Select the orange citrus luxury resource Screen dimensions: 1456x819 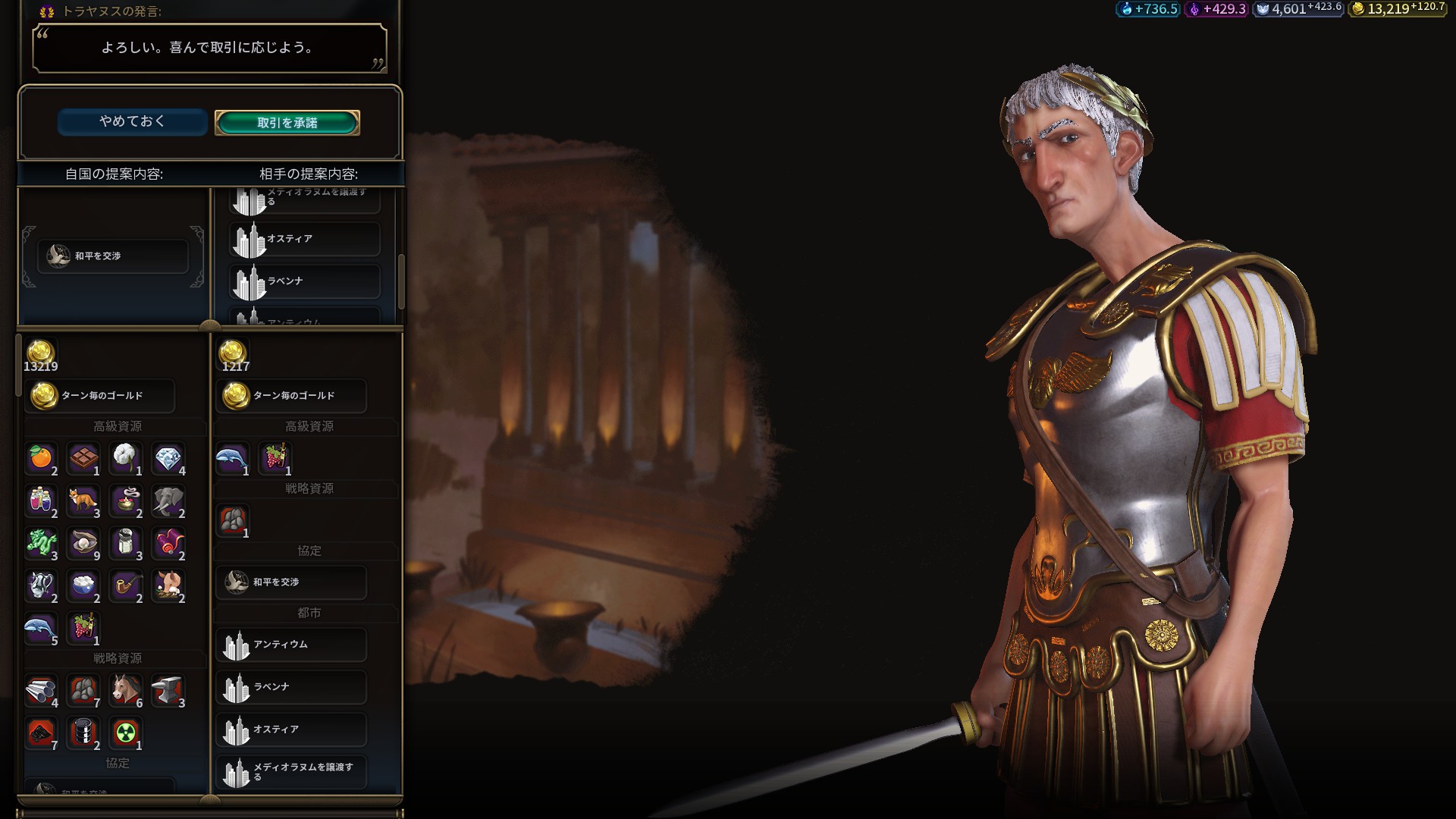pos(41,457)
